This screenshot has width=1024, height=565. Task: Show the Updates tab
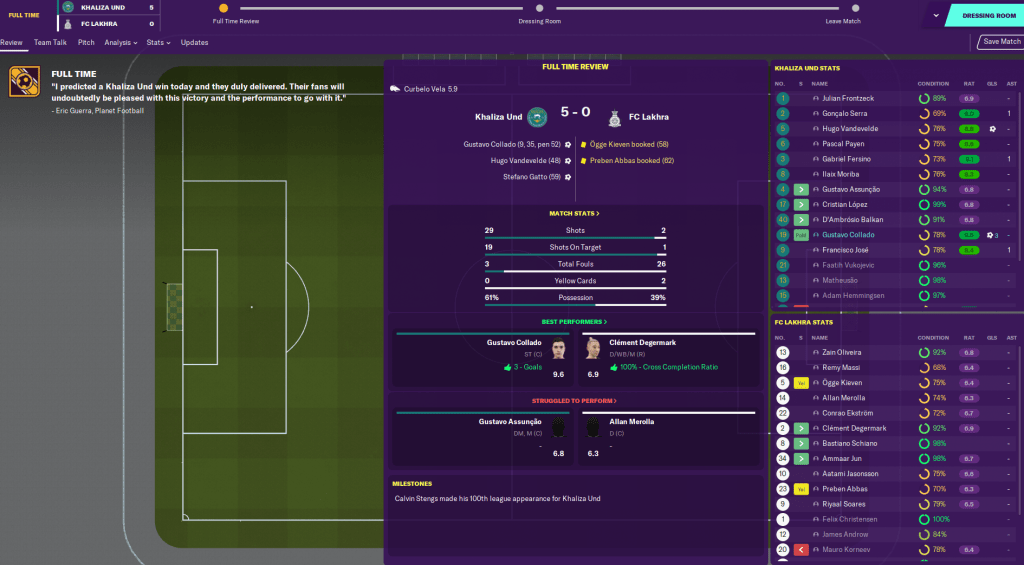(x=194, y=43)
